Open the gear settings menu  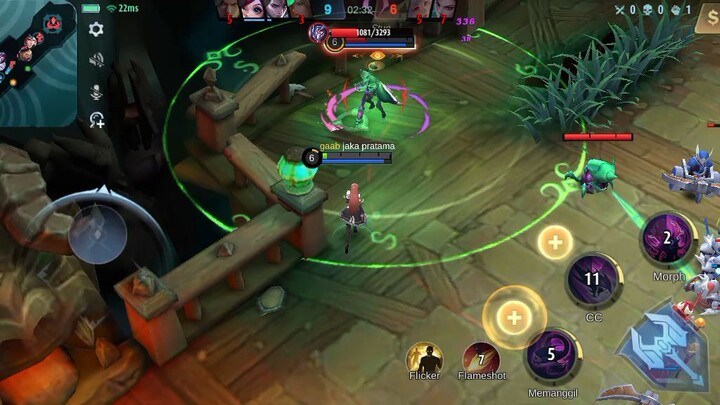tap(96, 30)
